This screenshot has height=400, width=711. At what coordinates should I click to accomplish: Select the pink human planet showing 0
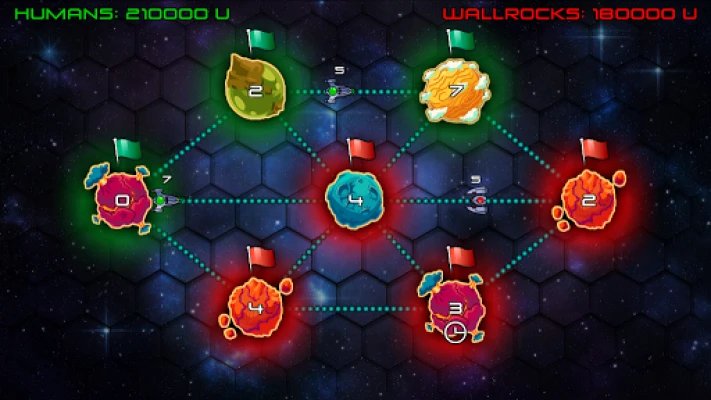[122, 200]
